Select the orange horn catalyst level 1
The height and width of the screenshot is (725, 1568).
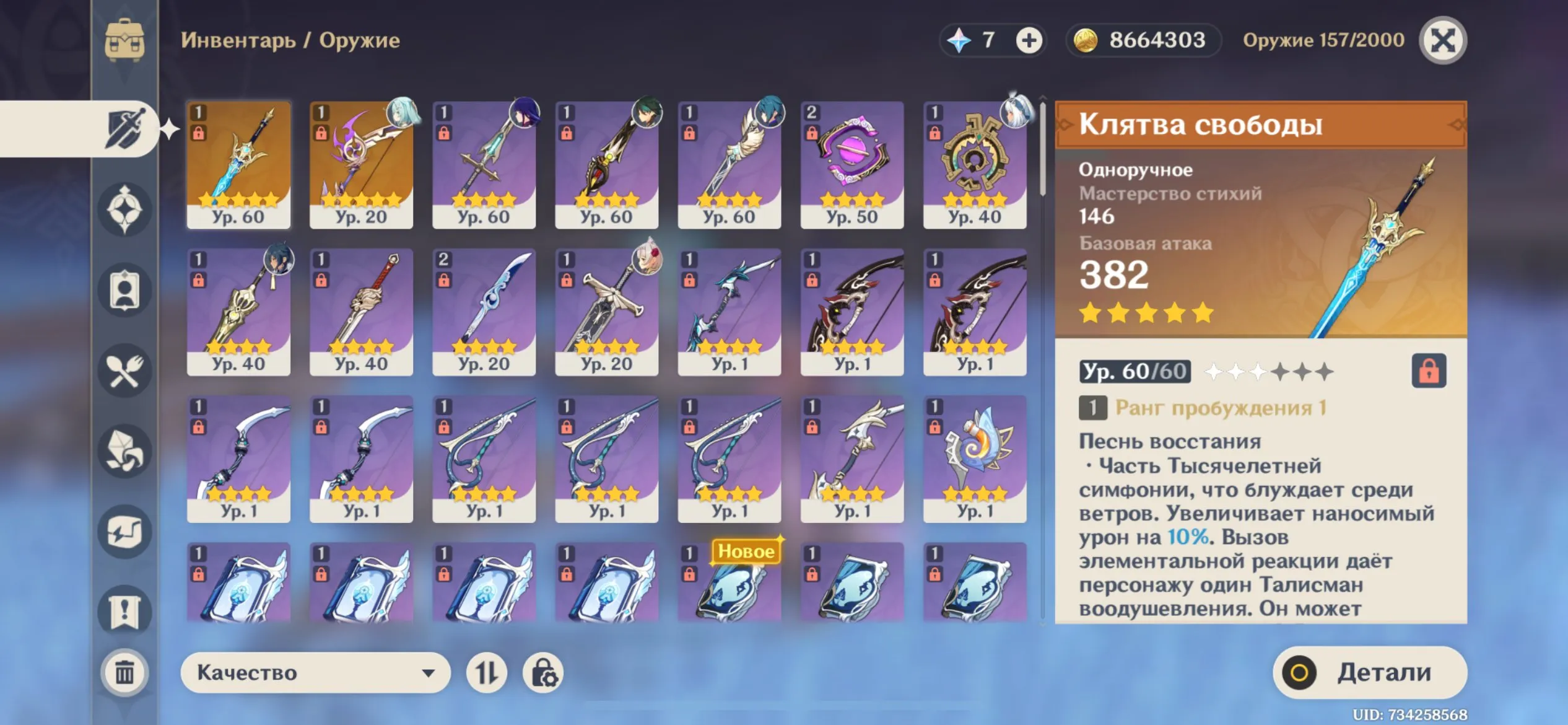tap(974, 459)
